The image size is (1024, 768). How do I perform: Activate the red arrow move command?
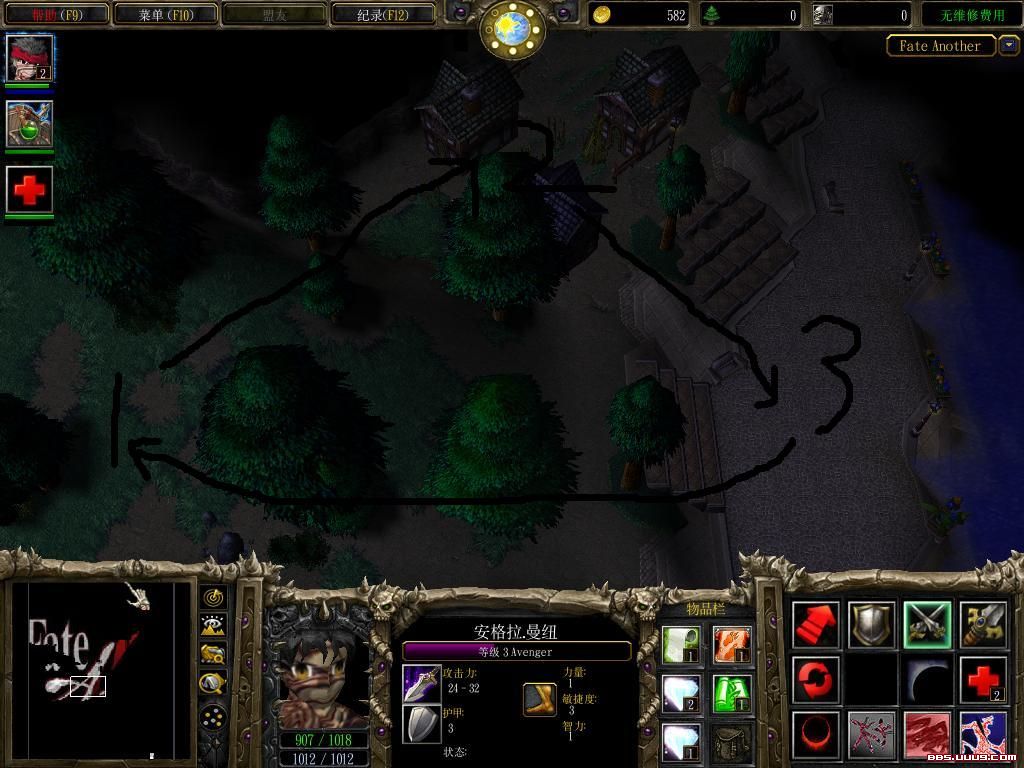pyautogui.click(x=816, y=624)
